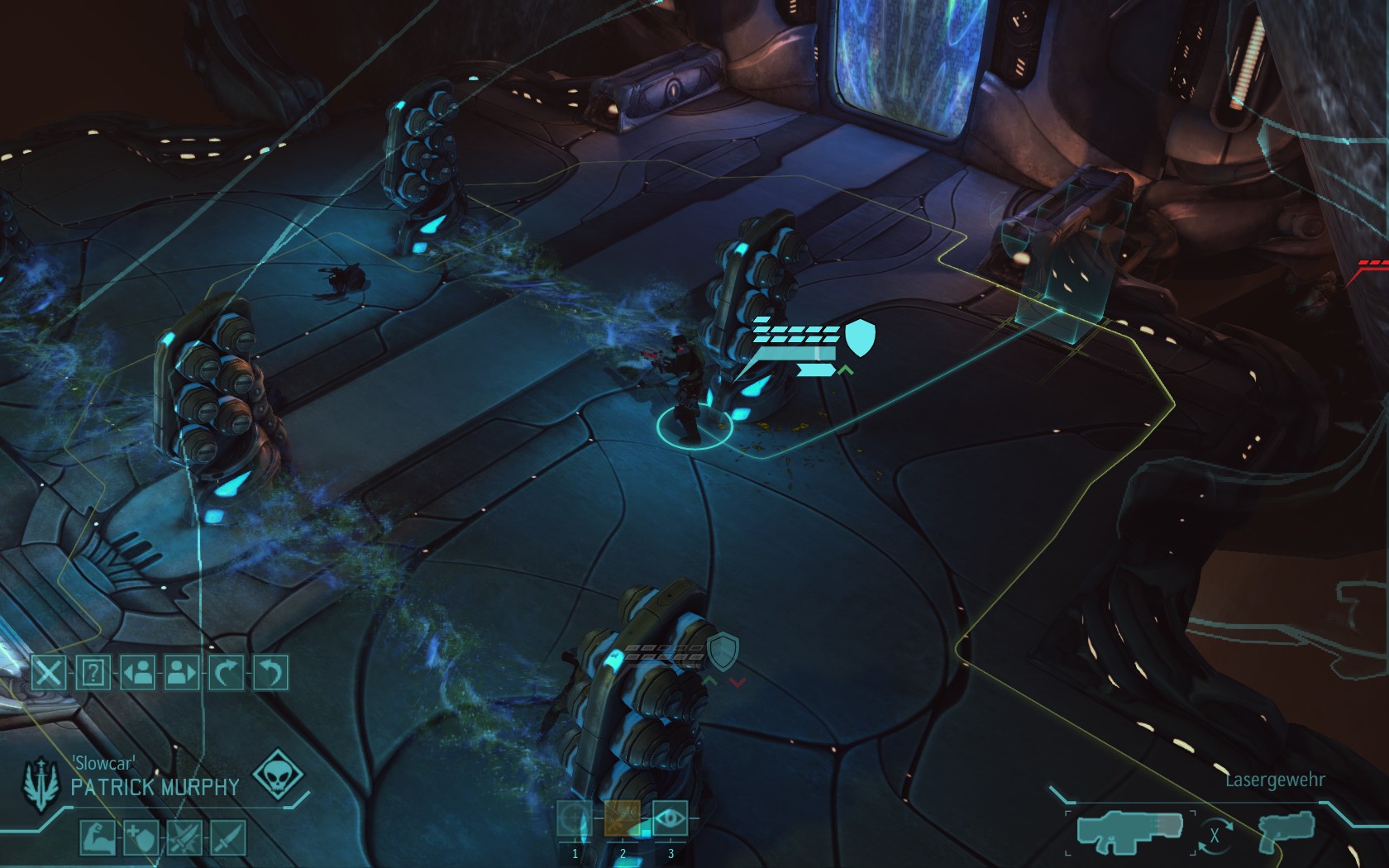Rotate the camera with the clockwise arrow
The width and height of the screenshot is (1389, 868).
tap(226, 673)
